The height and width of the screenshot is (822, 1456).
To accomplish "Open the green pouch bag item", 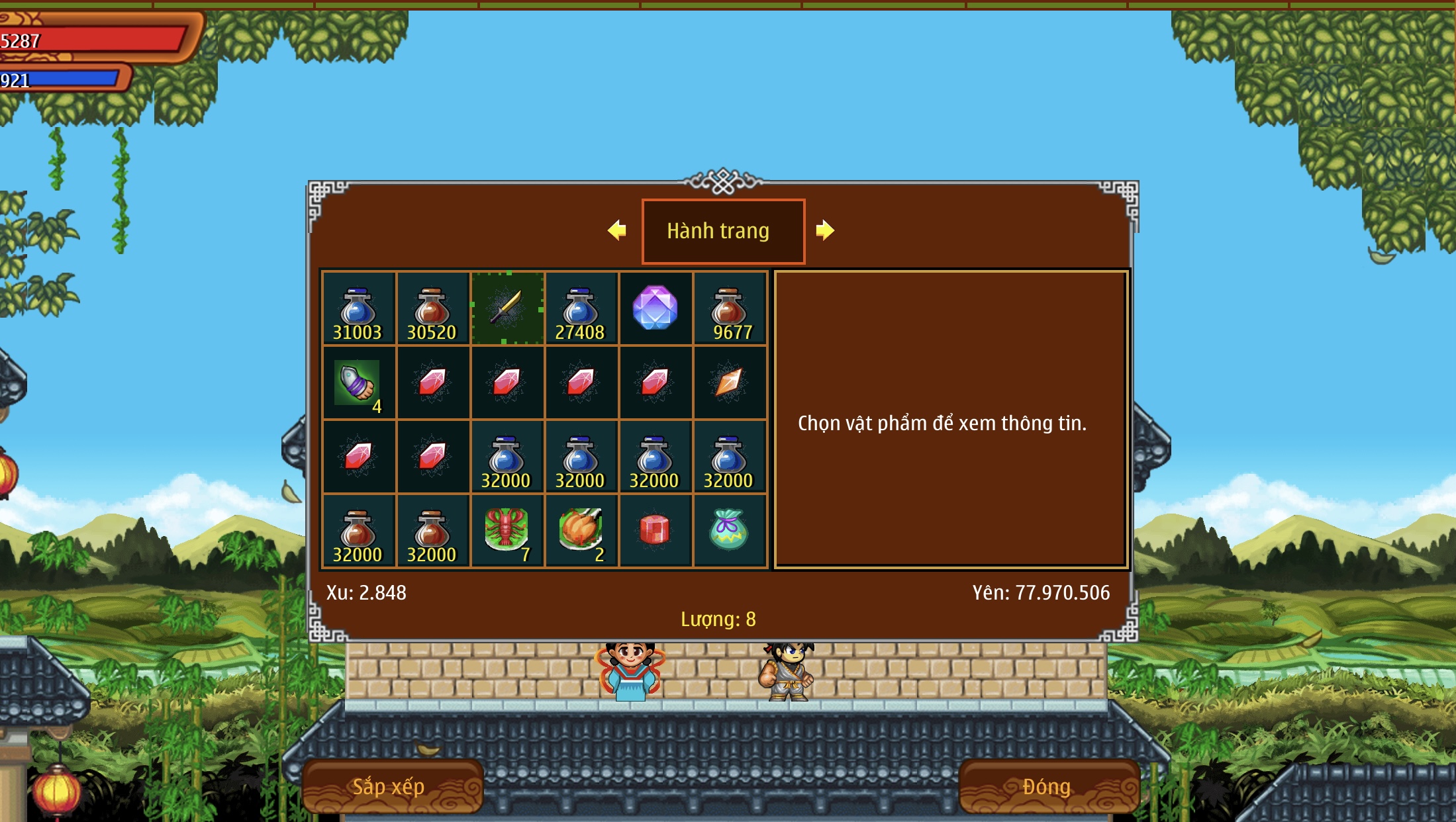I will pyautogui.click(x=729, y=531).
